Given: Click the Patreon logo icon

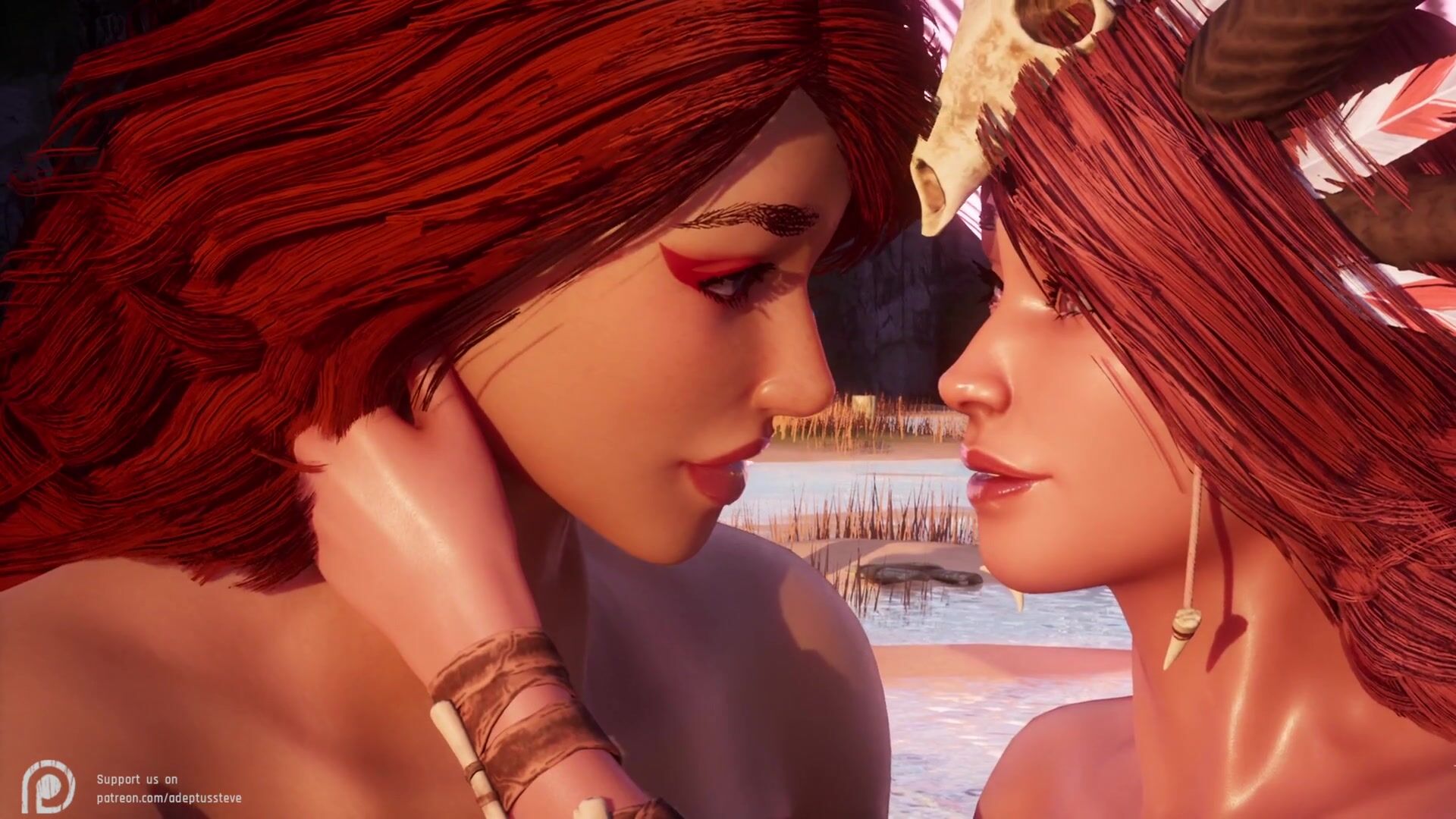Looking at the screenshot, I should (49, 788).
